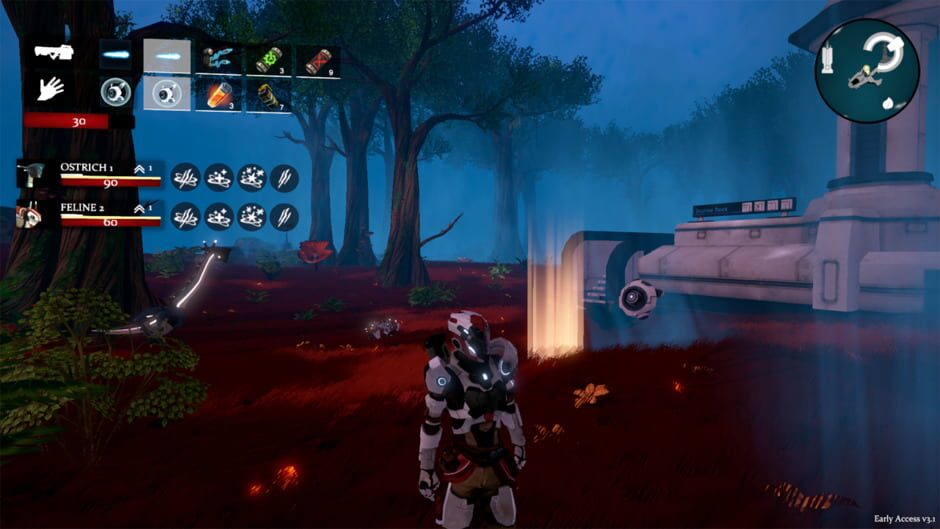Use the red canister with count 9

coord(317,60)
